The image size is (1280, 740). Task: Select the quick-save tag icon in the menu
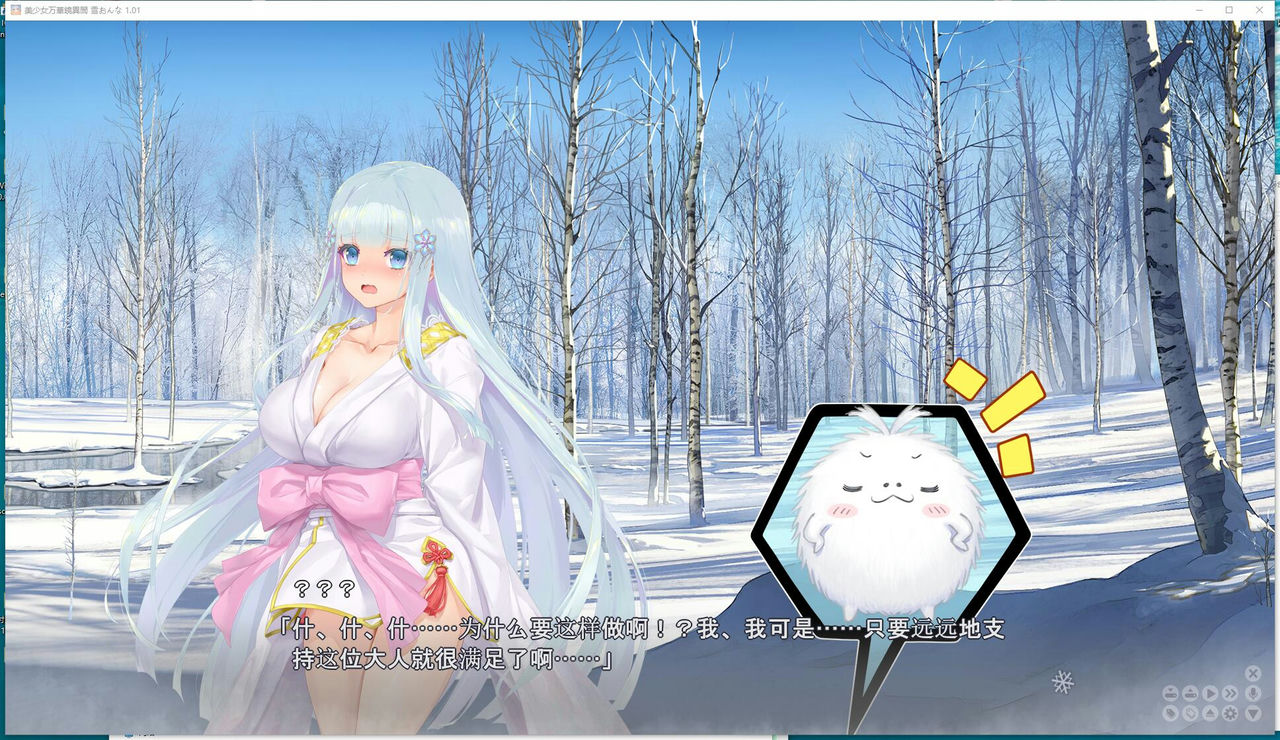point(1170,712)
